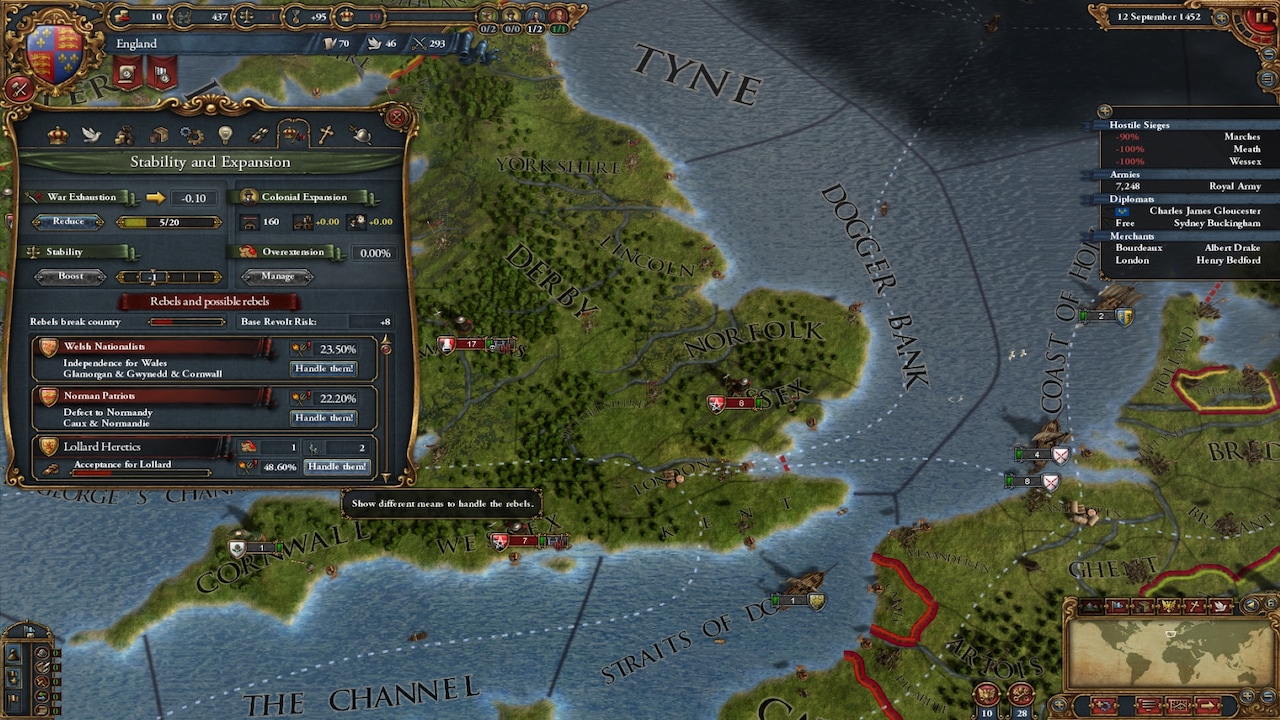Image resolution: width=1280 pixels, height=720 pixels.
Task: Switch to the Diplomacy dove tab
Action: tap(91, 134)
